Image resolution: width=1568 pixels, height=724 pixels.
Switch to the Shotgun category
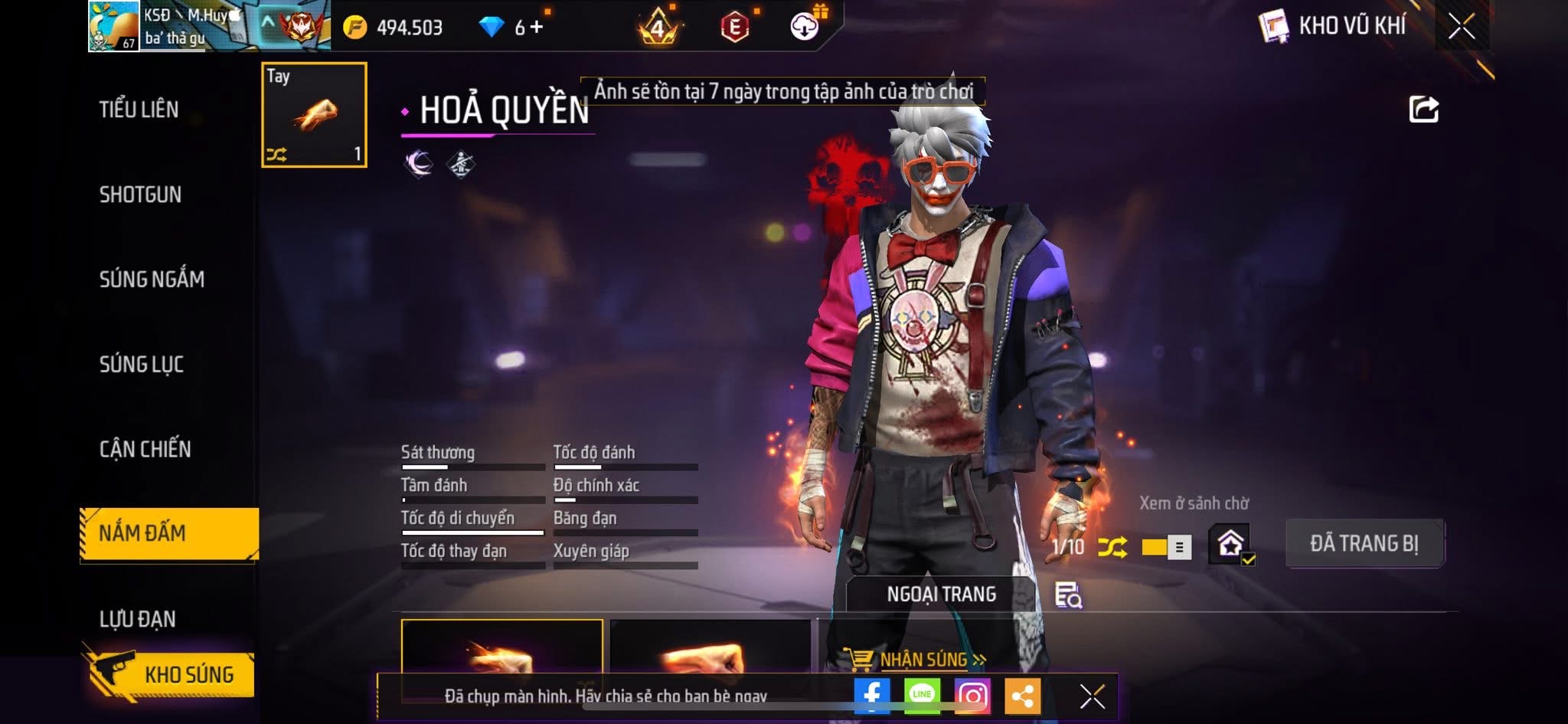coord(140,195)
